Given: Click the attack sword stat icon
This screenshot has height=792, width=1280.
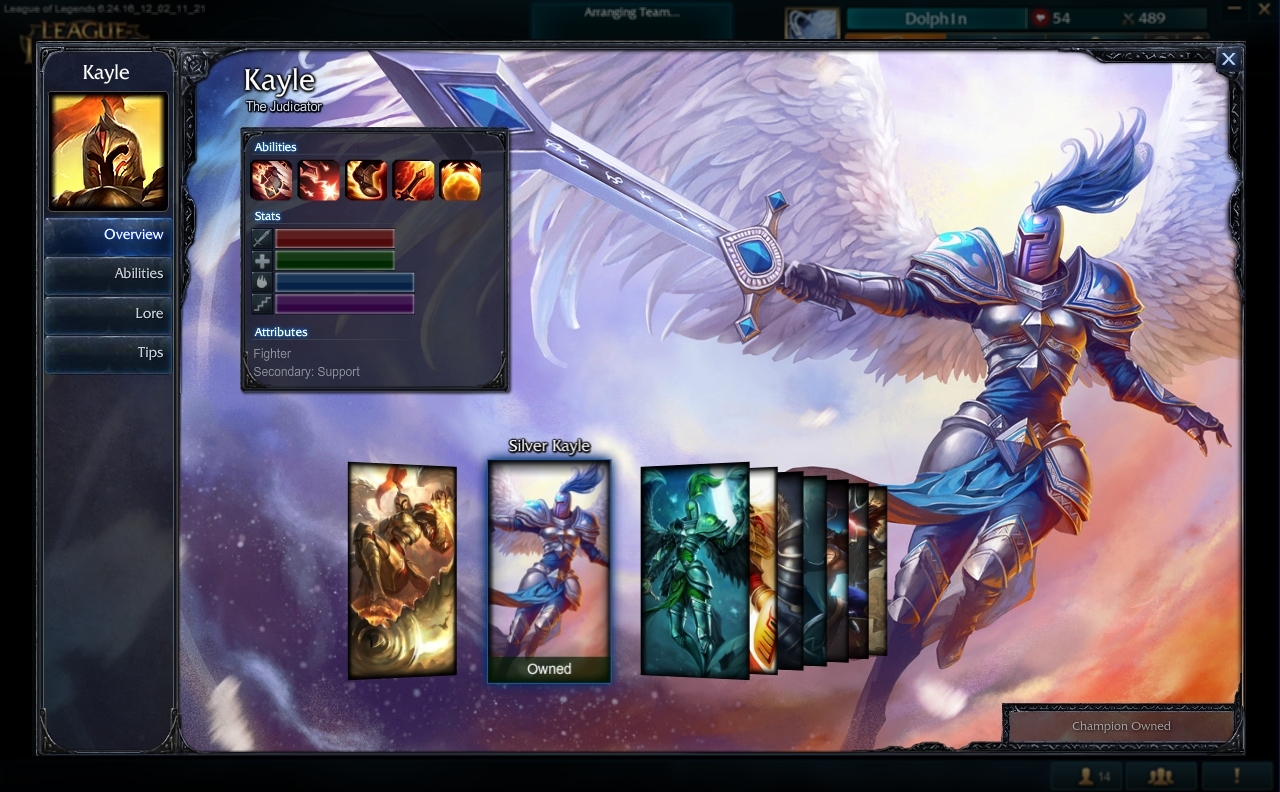Looking at the screenshot, I should pos(262,239).
